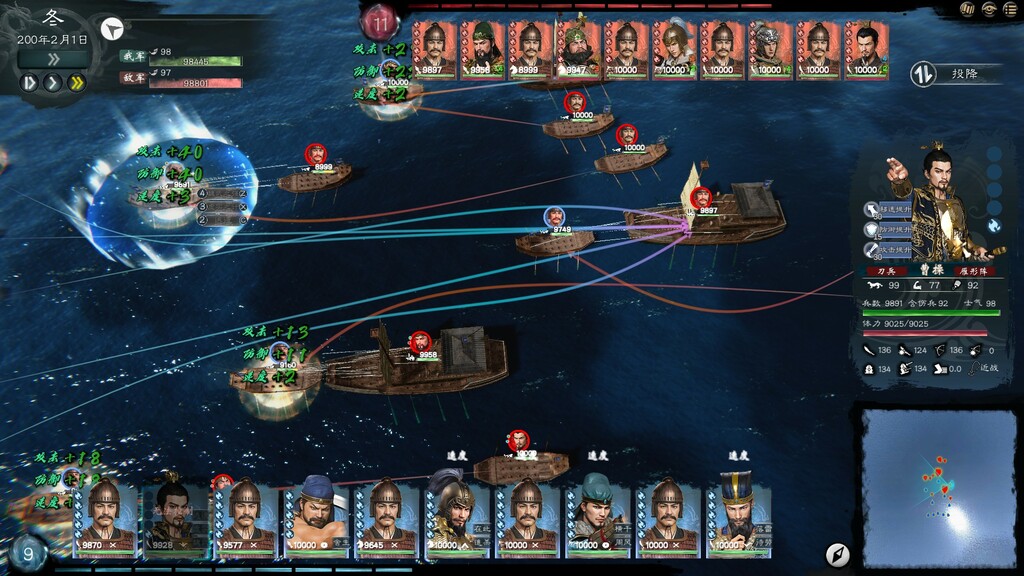Toggle the eye view icon

tap(989, 9)
